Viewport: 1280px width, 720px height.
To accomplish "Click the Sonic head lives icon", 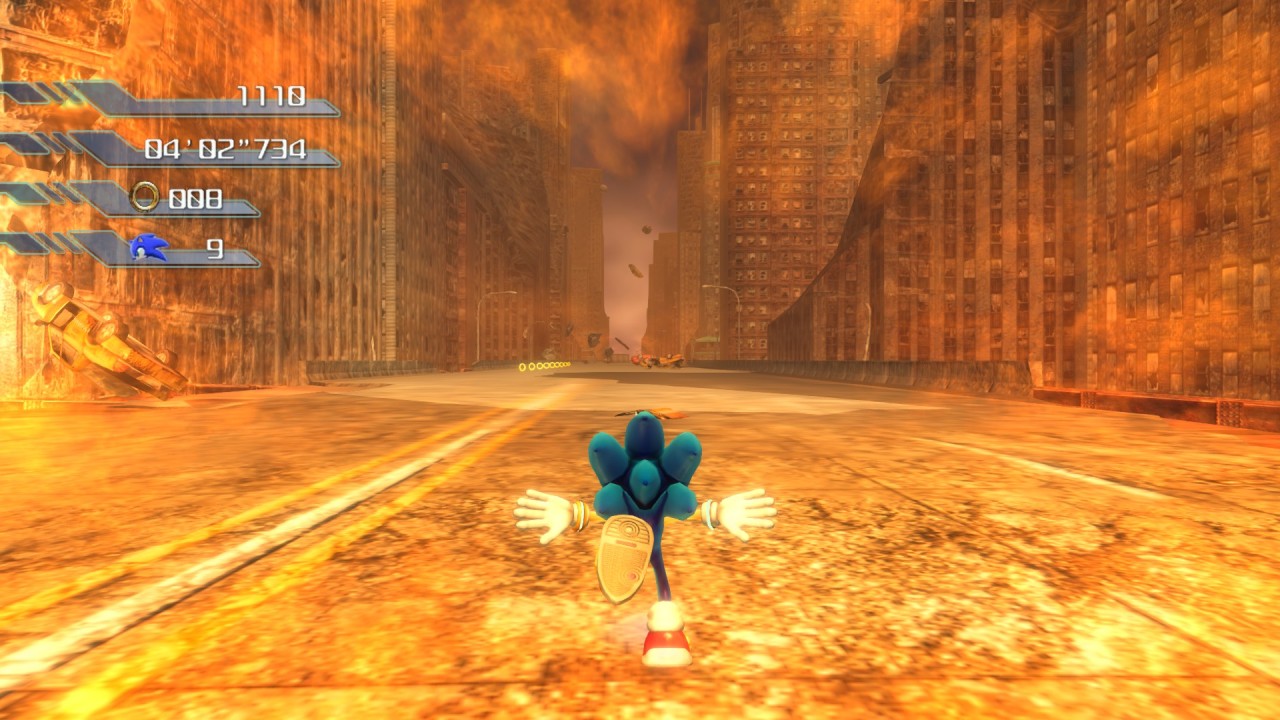I will 148,247.
